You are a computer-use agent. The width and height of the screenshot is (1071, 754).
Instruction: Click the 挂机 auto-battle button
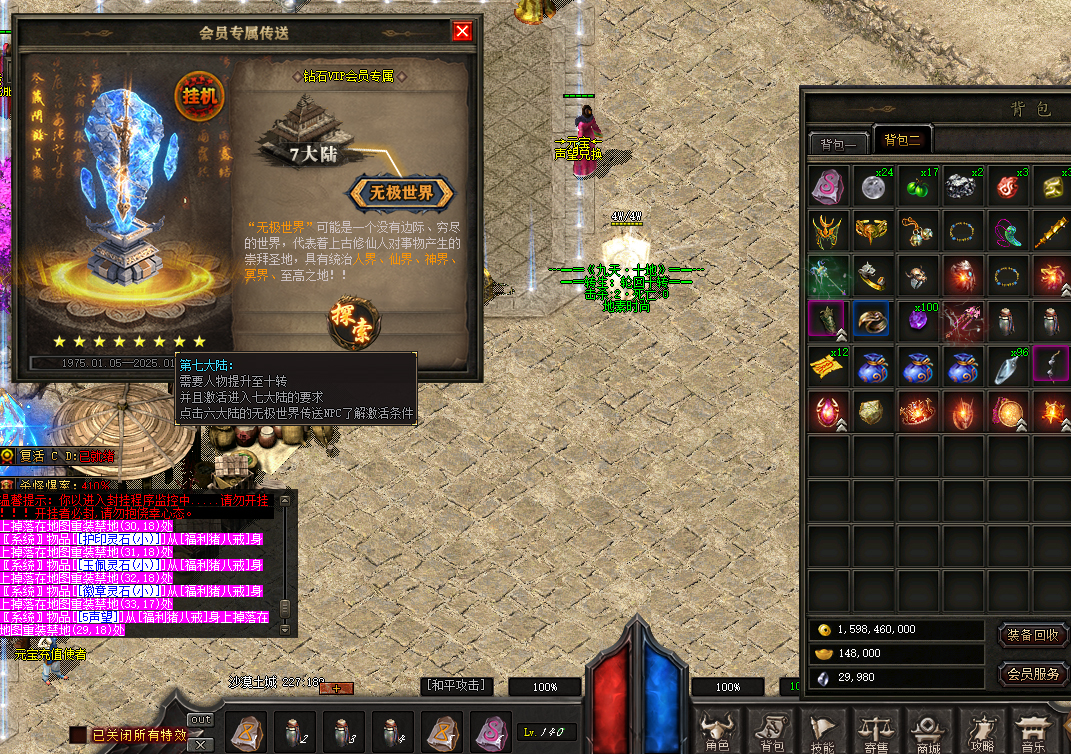click(200, 96)
